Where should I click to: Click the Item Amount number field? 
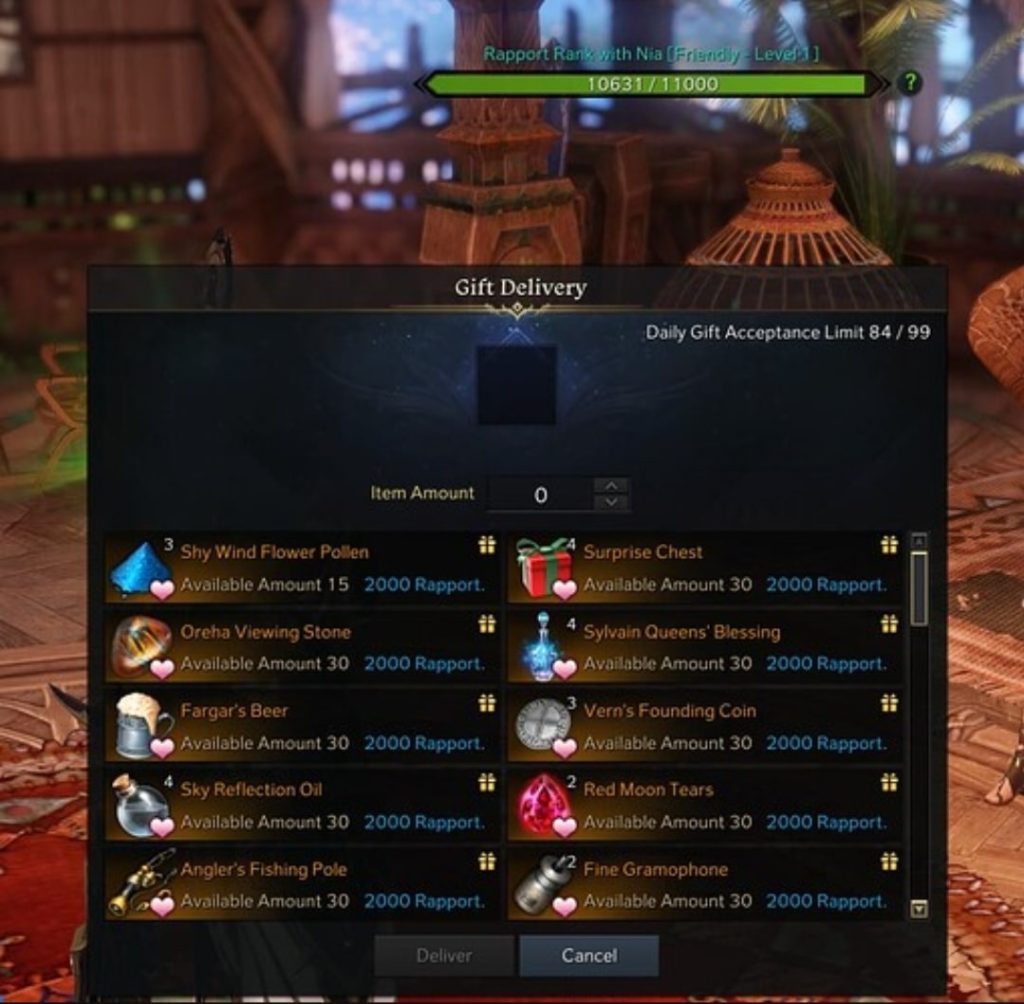tap(541, 495)
